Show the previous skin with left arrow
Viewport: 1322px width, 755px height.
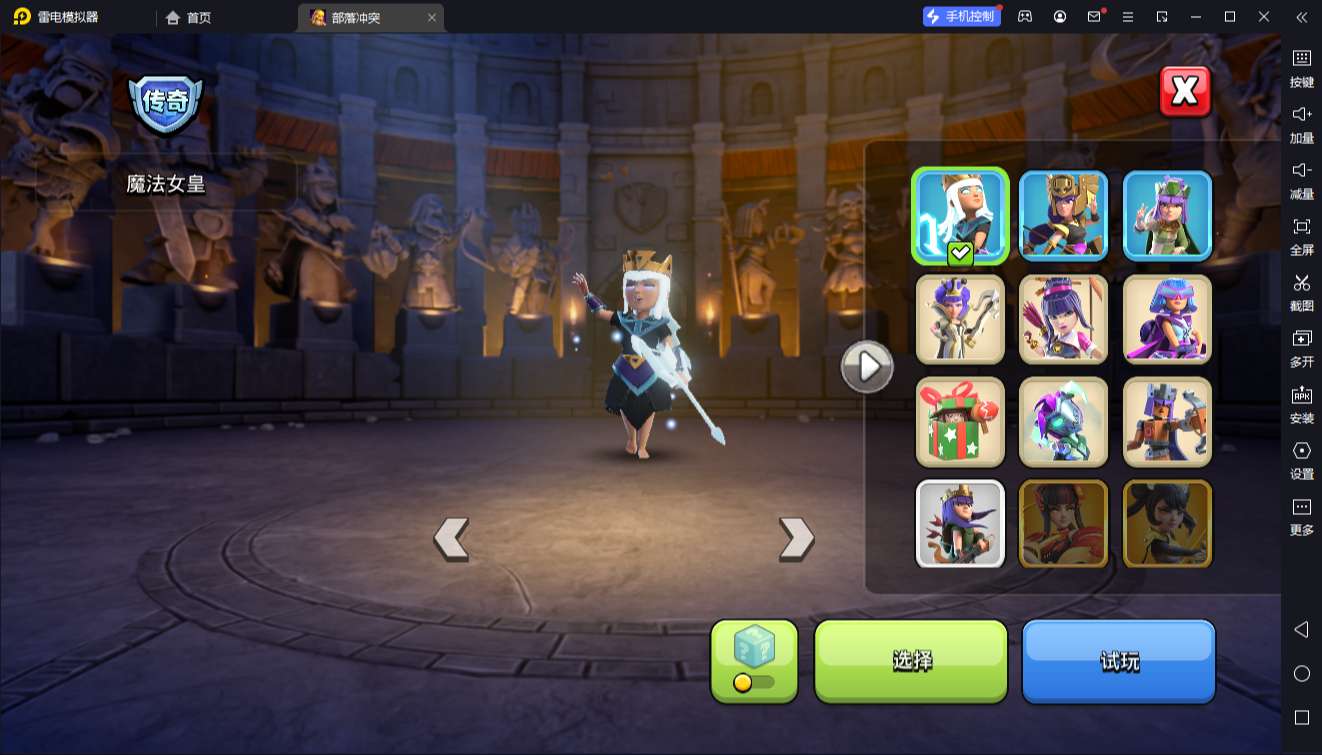[x=451, y=539]
